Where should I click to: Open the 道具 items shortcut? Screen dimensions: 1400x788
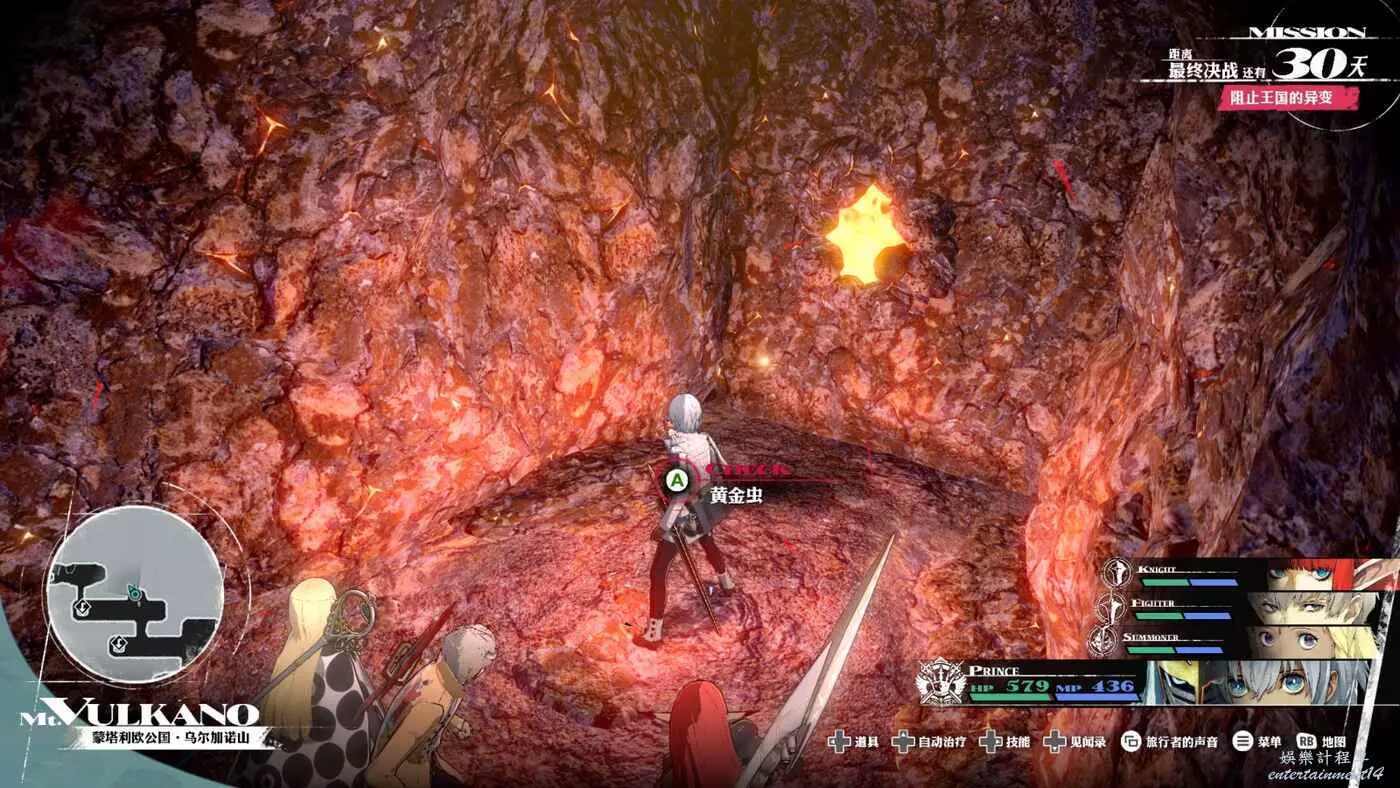click(852, 742)
